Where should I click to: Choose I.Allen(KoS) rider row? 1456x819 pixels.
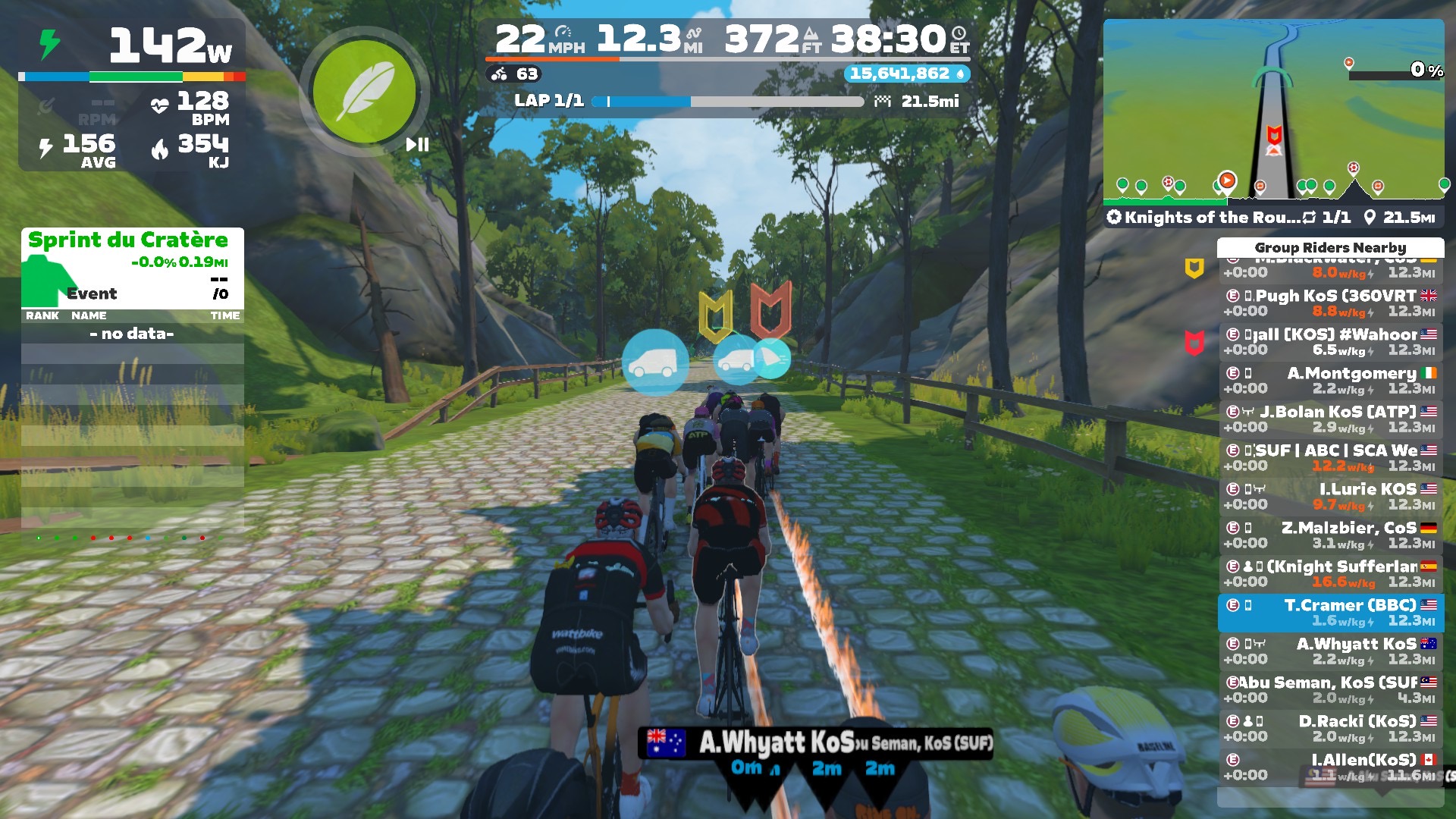pyautogui.click(x=1330, y=767)
